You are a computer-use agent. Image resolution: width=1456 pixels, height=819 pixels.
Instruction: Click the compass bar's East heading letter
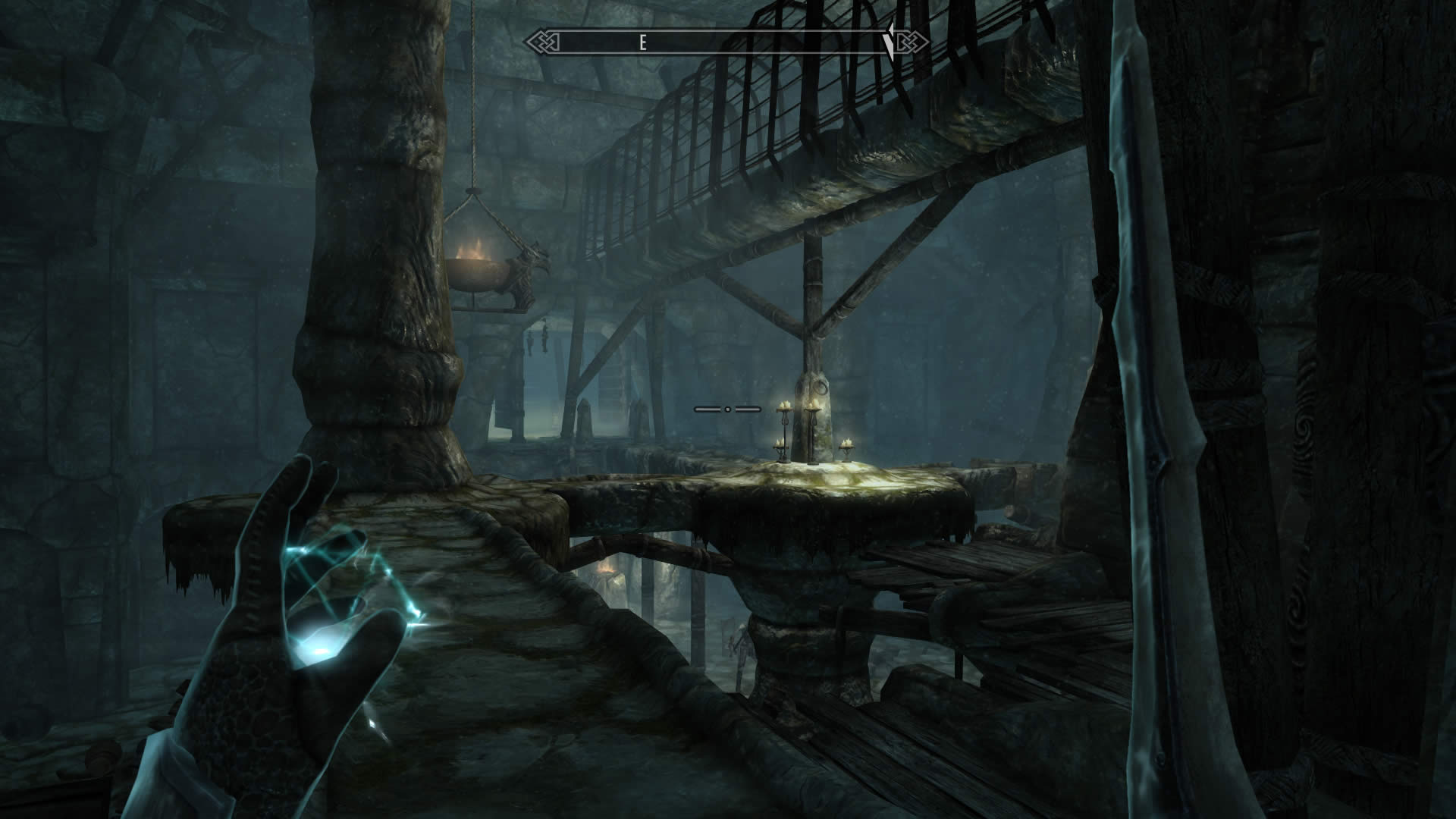click(642, 43)
